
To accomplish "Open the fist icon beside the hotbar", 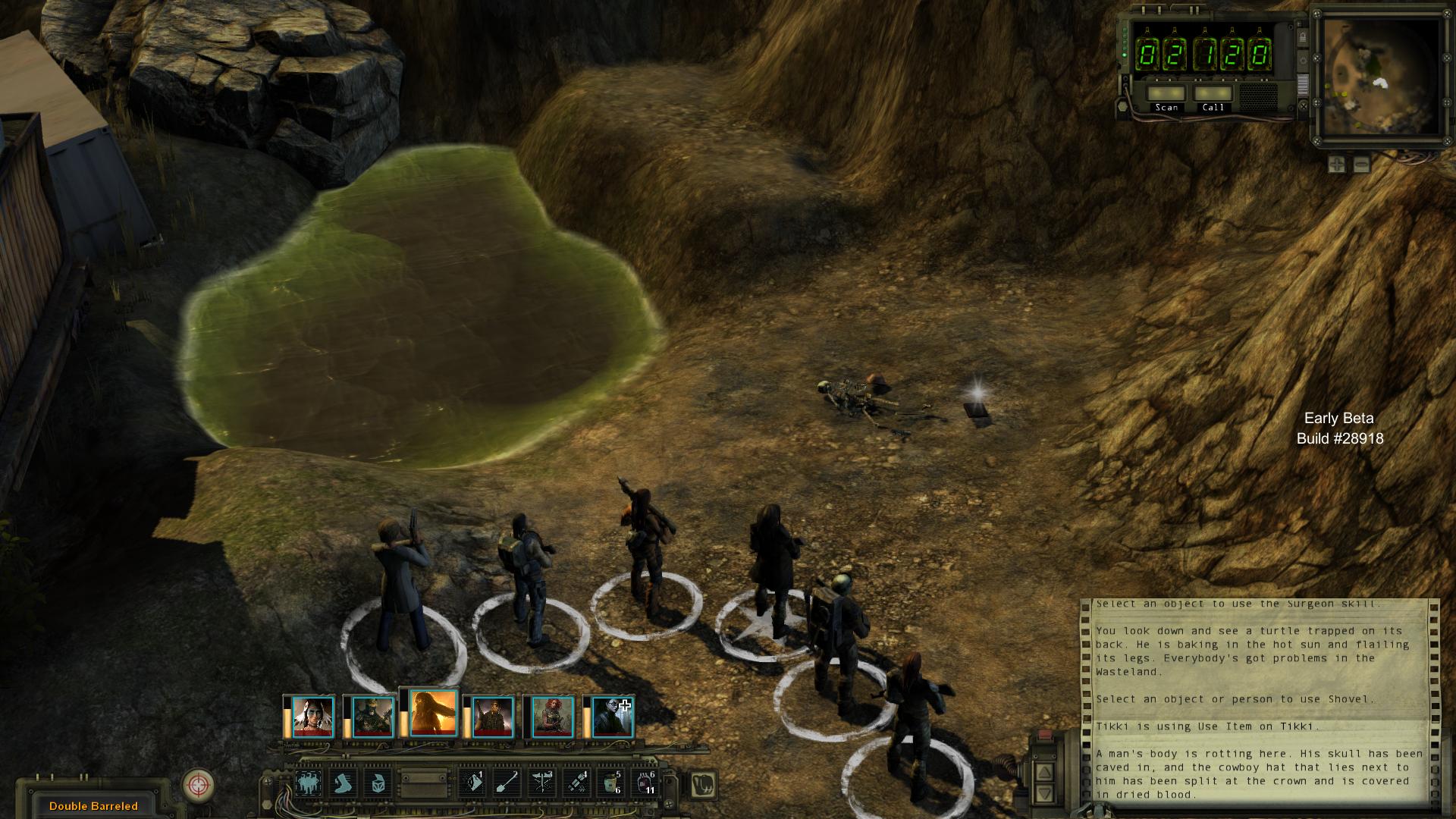I will (x=703, y=784).
